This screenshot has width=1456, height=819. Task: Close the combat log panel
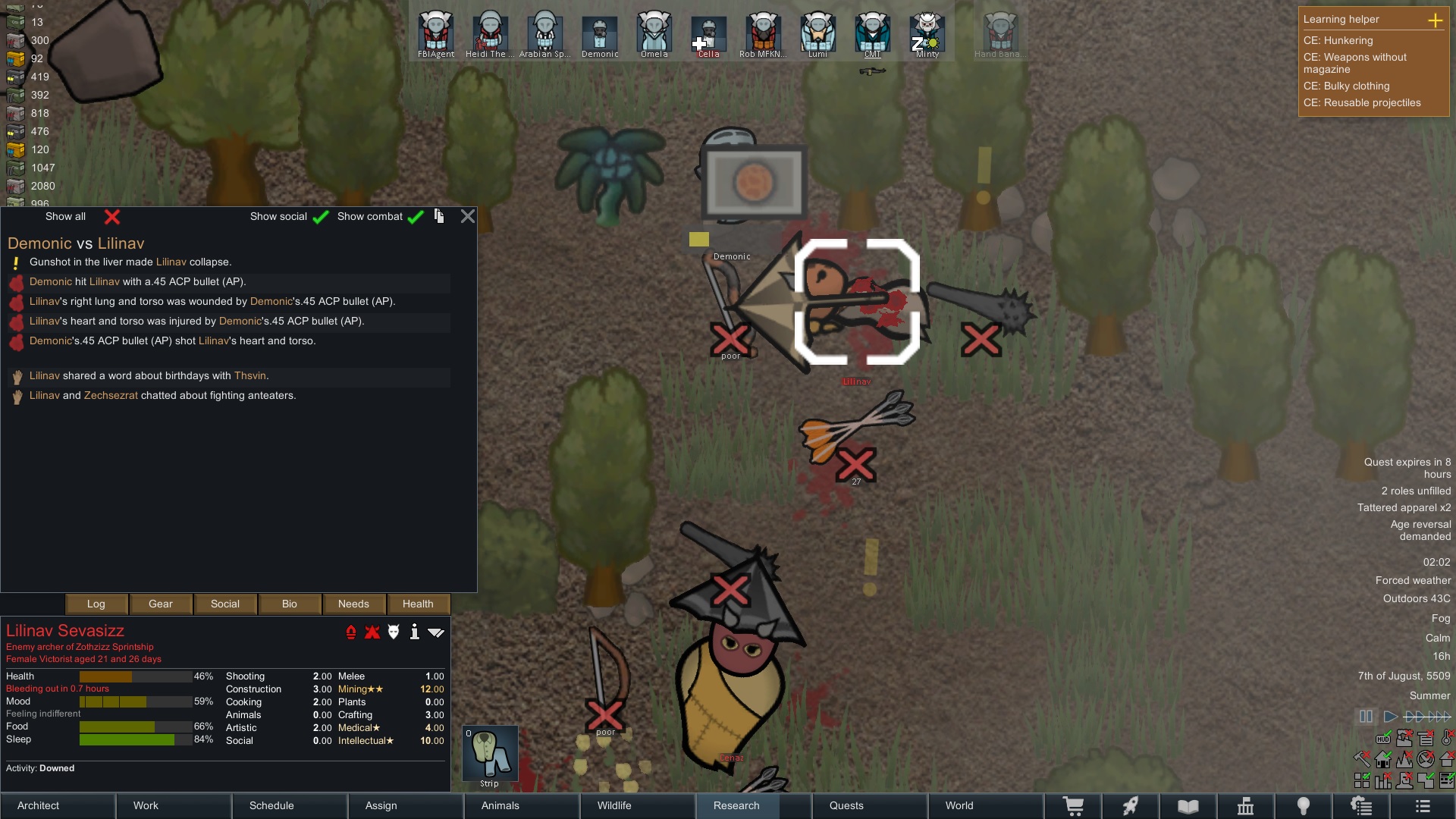pyautogui.click(x=468, y=217)
